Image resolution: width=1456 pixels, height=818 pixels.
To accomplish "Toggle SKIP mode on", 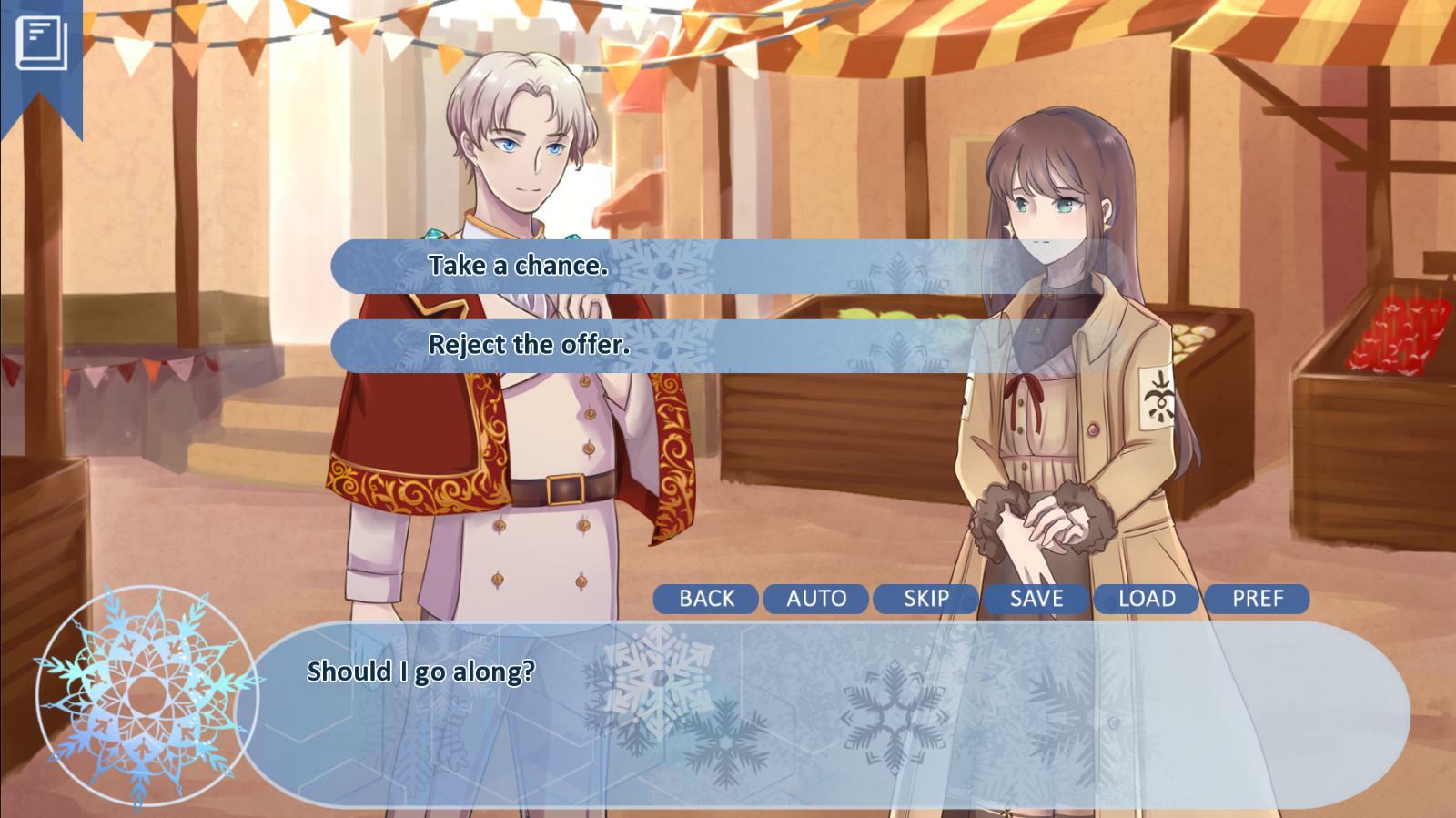I will click(927, 599).
